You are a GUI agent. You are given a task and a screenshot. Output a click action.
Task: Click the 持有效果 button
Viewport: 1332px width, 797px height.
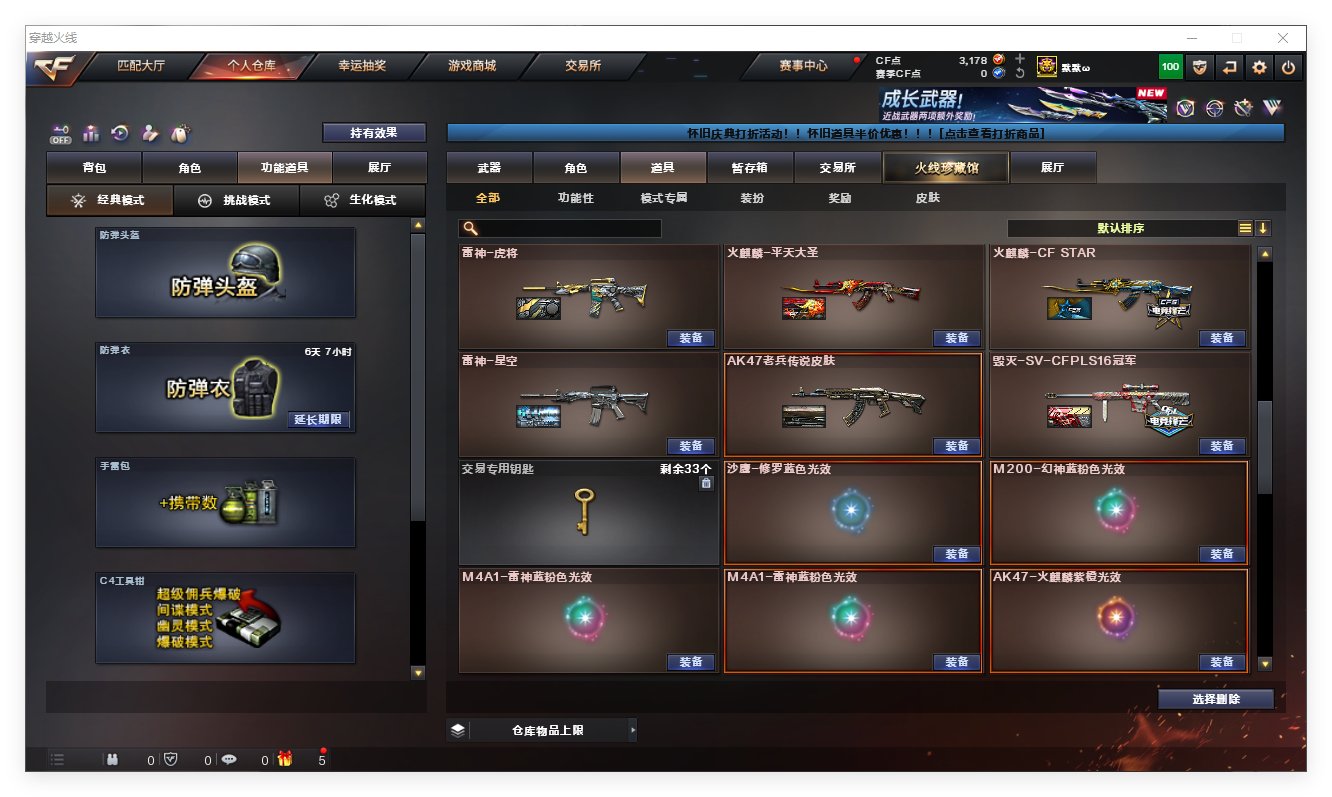[x=374, y=133]
